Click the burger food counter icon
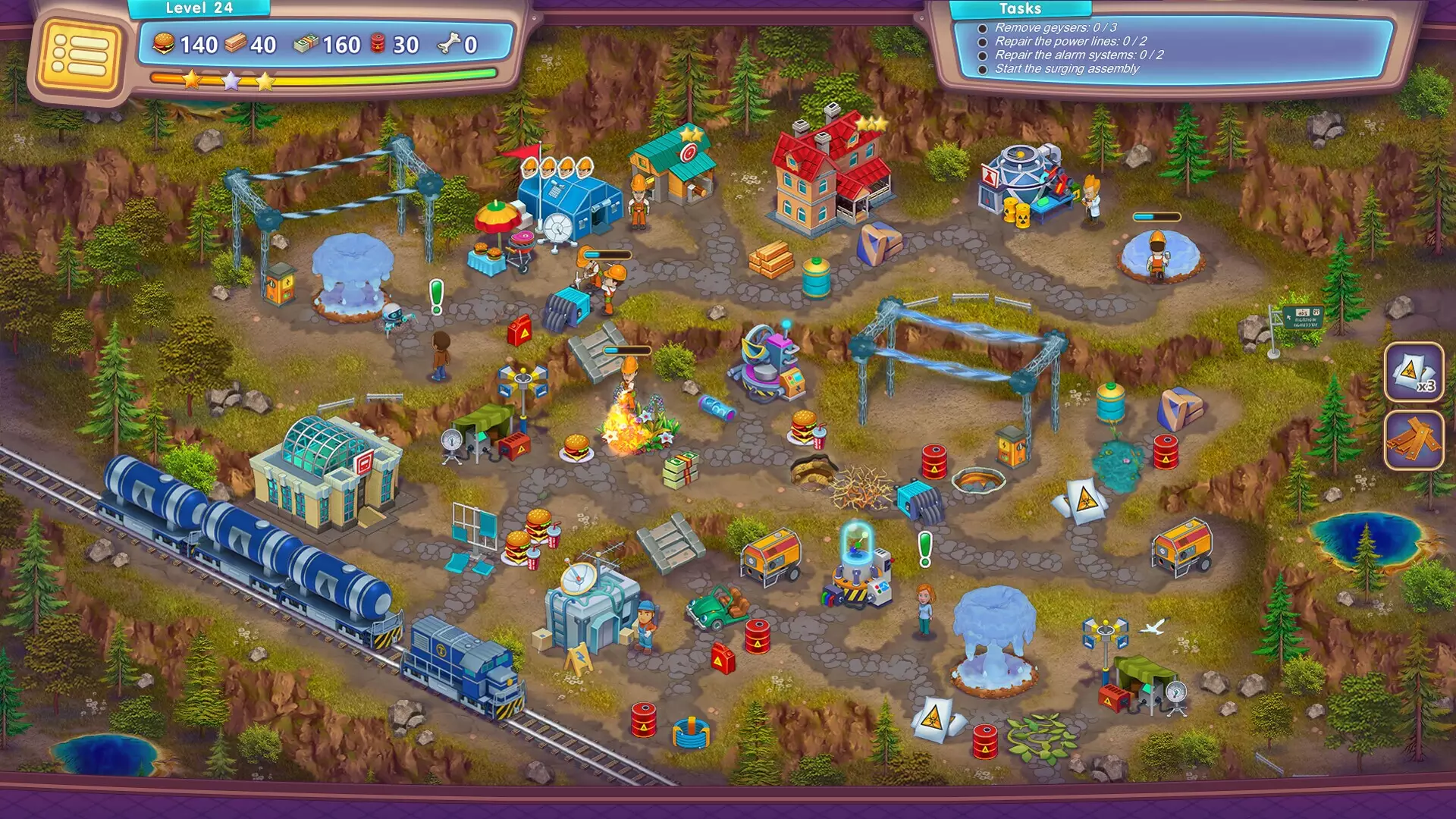This screenshot has height=819, width=1456. (165, 45)
